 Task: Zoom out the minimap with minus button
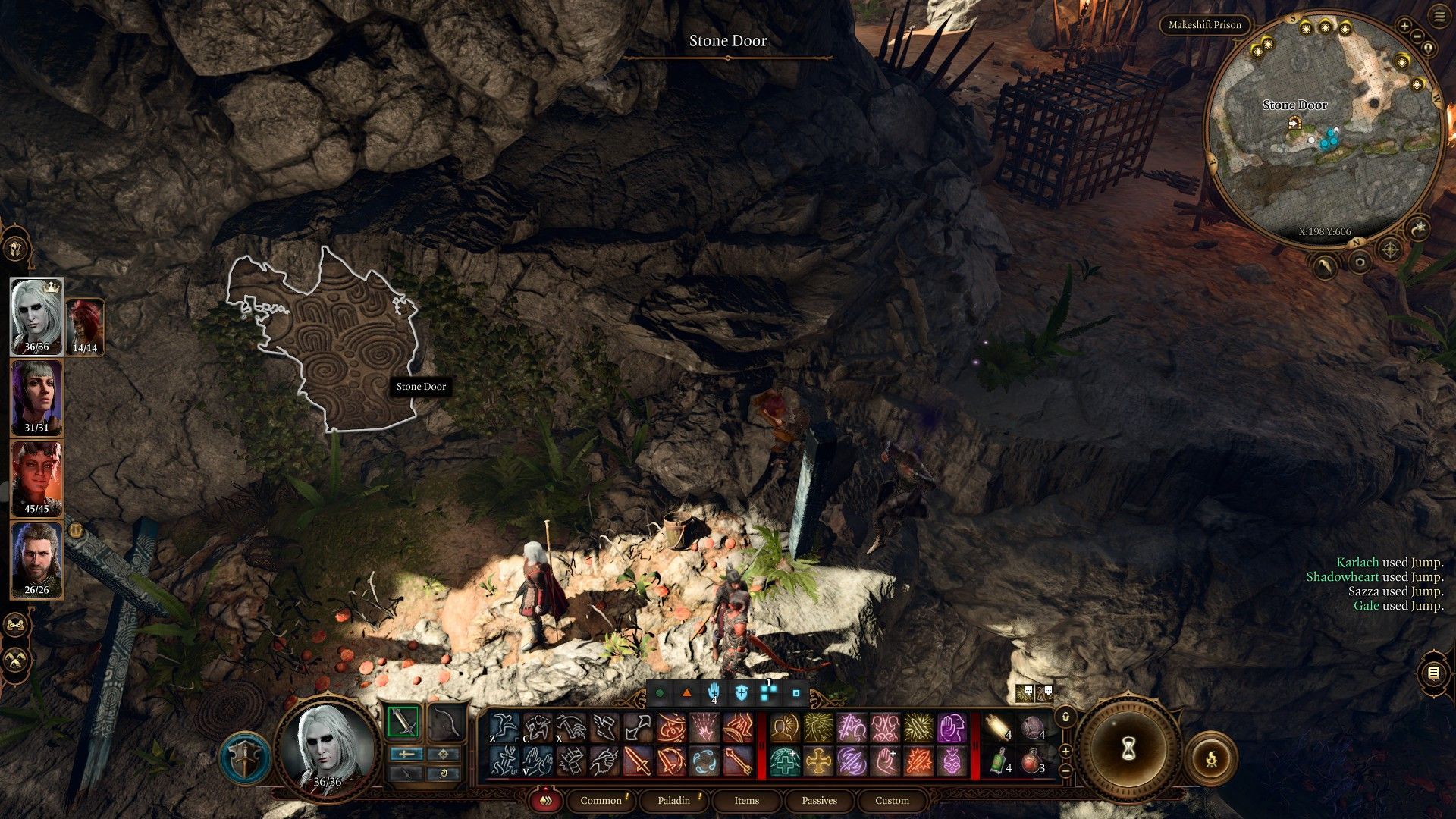click(1416, 36)
